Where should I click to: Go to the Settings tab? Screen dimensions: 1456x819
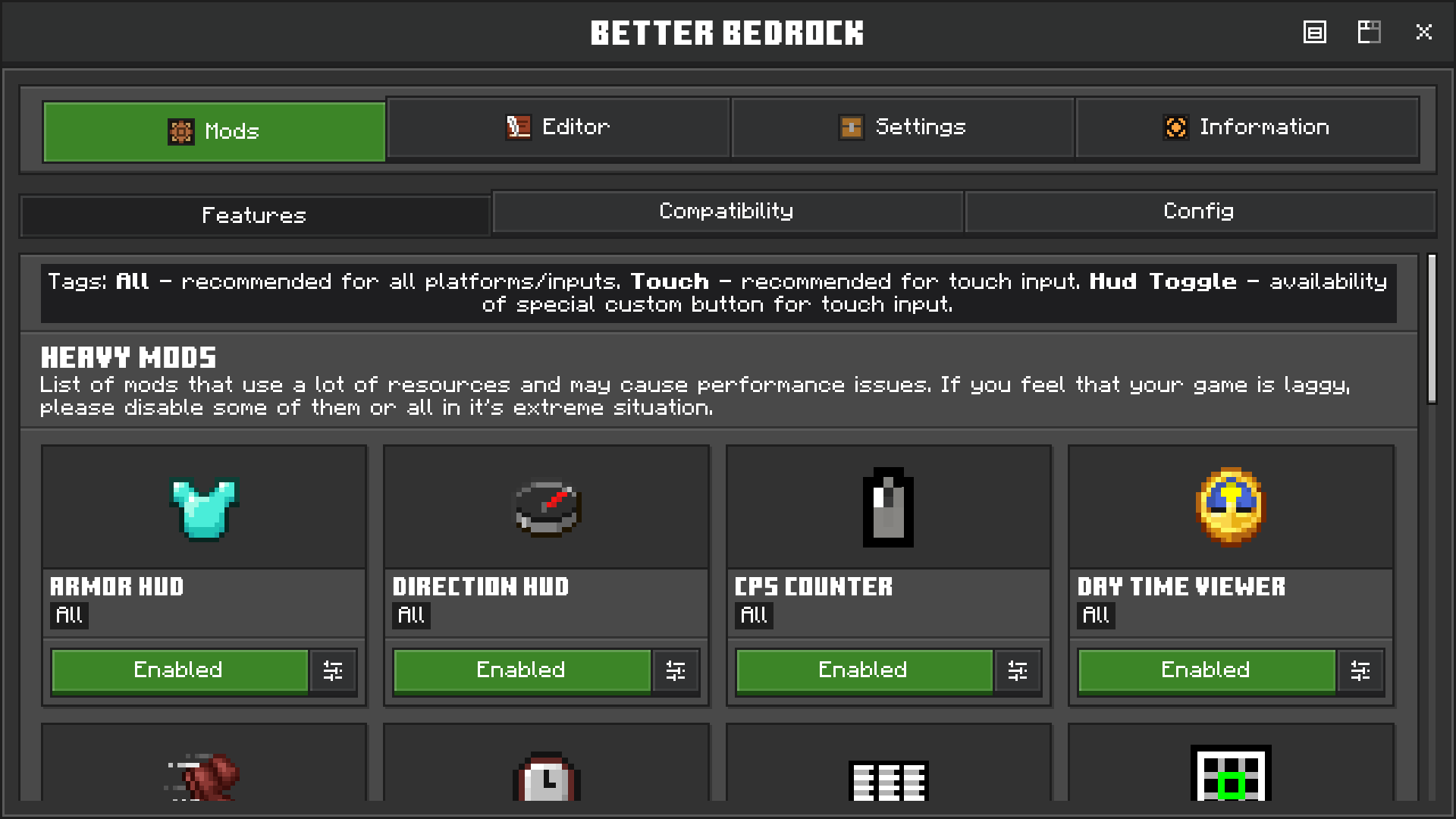click(x=902, y=127)
